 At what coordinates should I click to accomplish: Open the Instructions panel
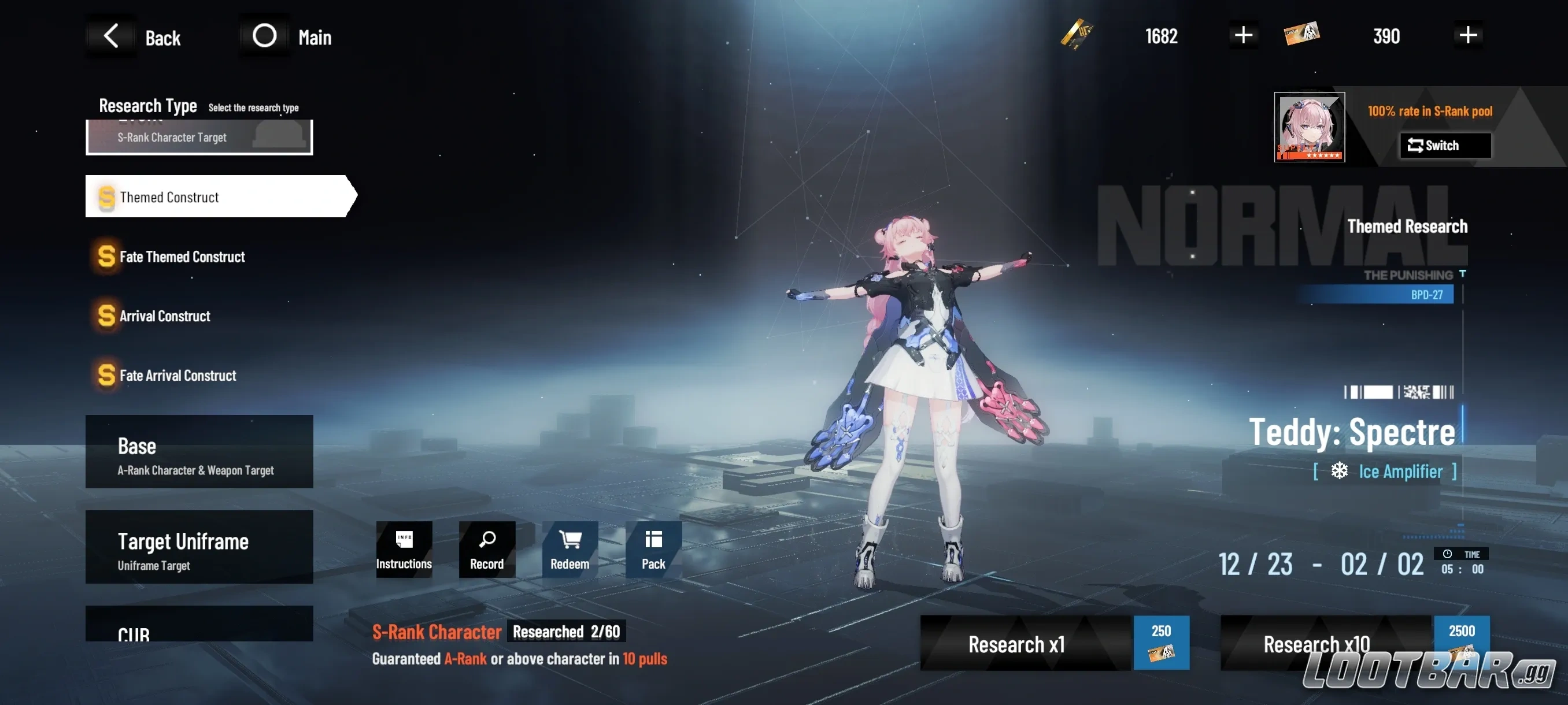tap(404, 548)
